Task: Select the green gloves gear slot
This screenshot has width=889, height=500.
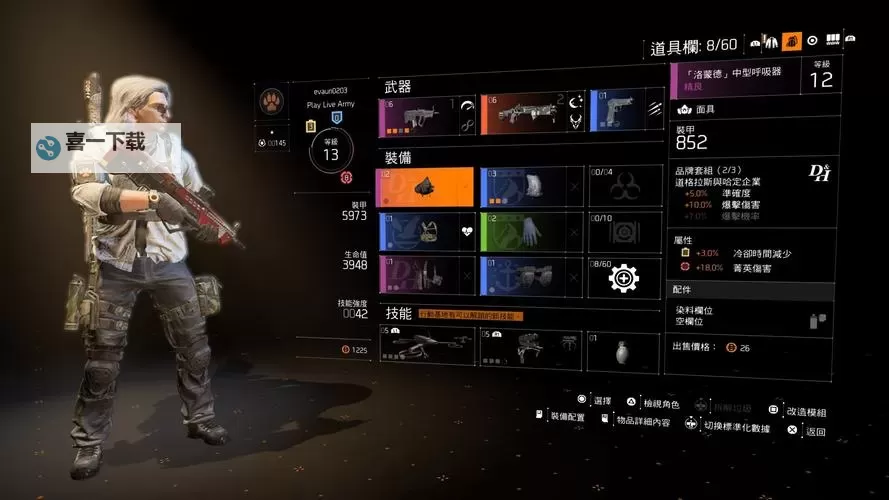Action: point(531,232)
